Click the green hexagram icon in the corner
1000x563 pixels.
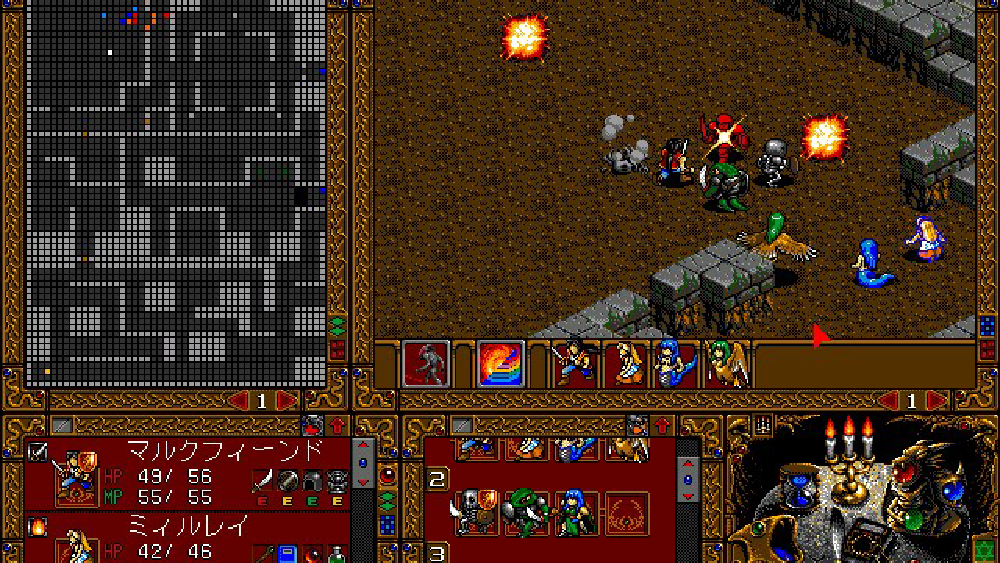(985, 549)
